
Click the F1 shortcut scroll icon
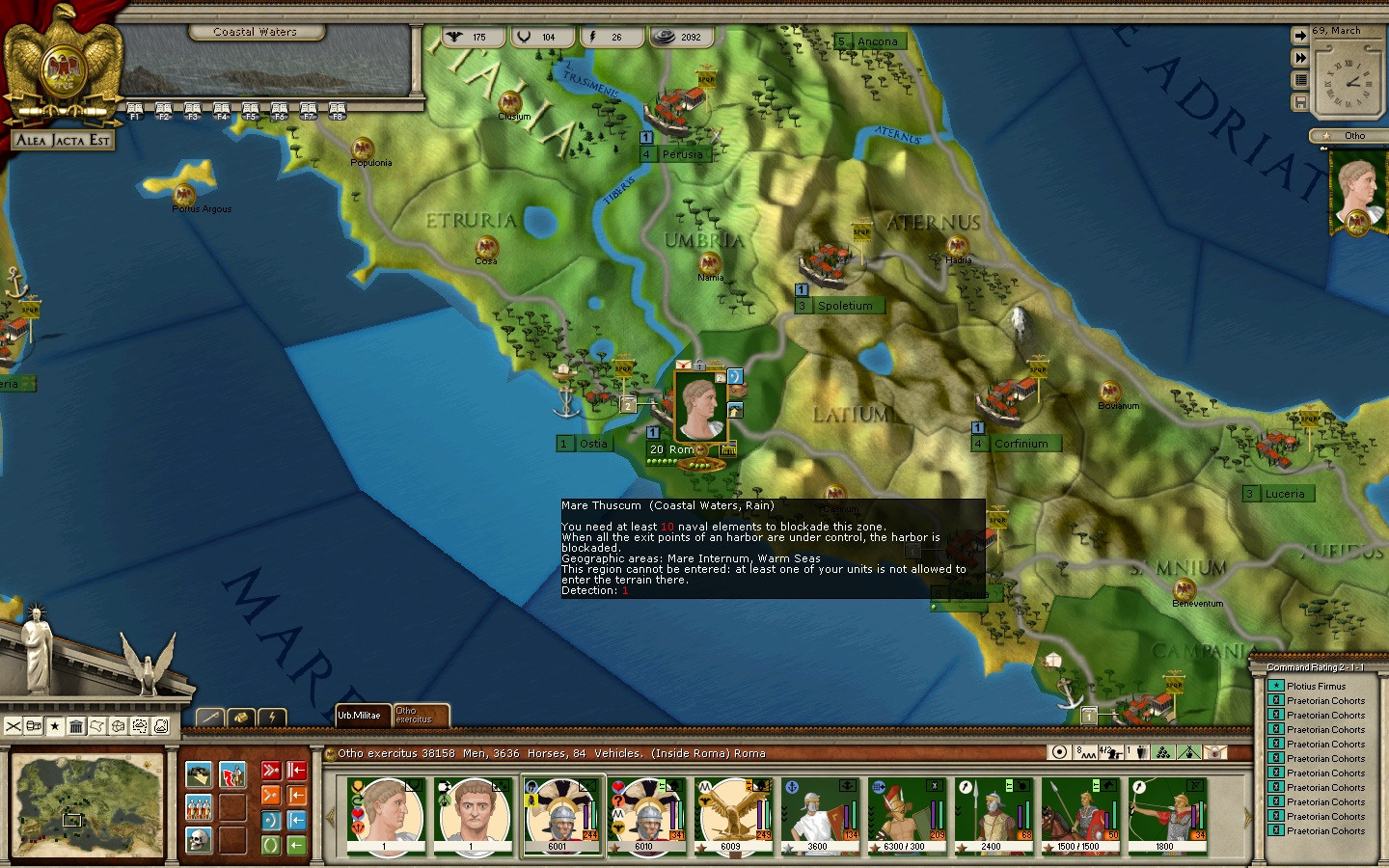tap(135, 110)
